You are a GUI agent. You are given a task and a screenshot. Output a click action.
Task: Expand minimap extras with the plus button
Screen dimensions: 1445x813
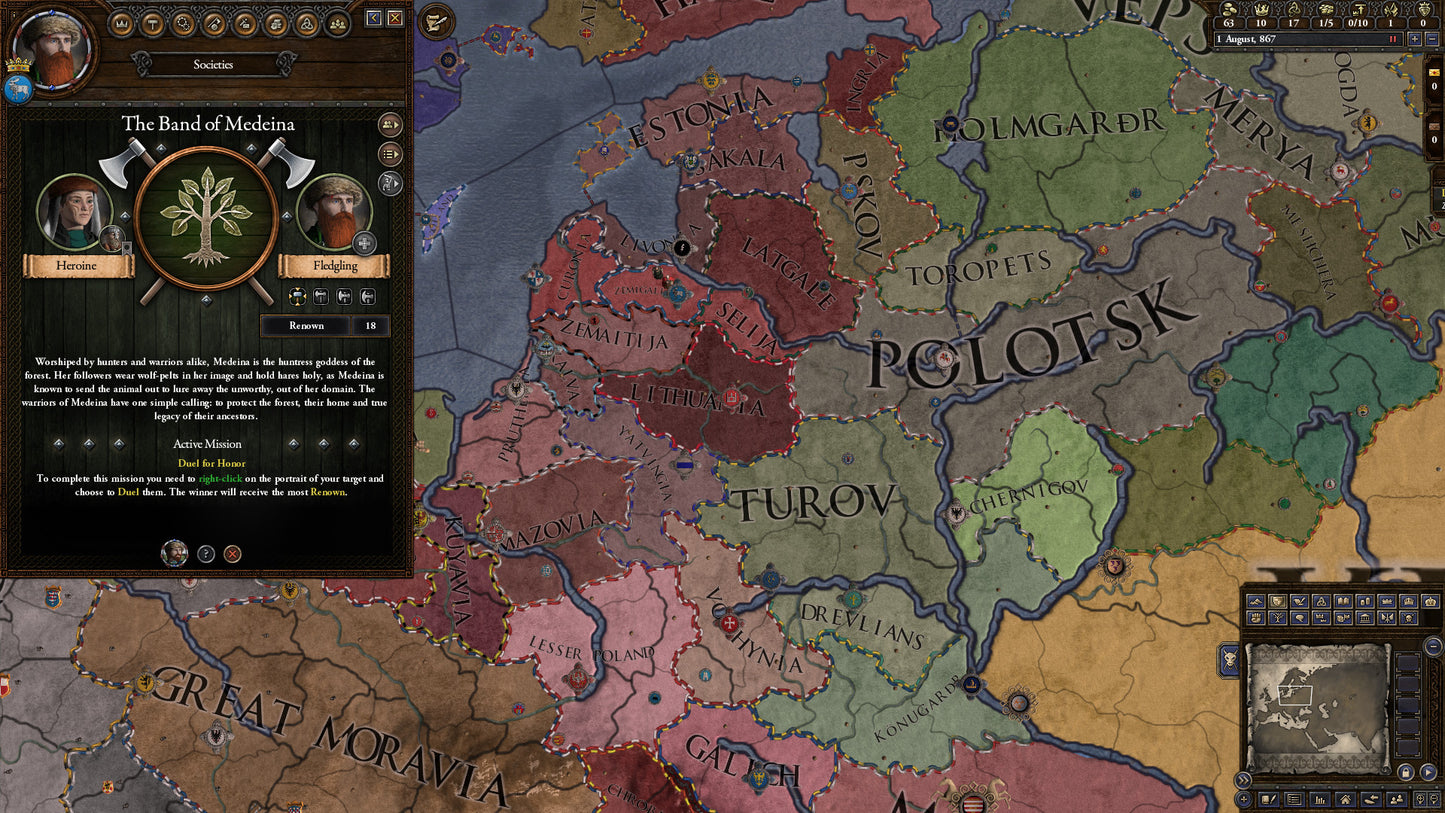click(1243, 799)
